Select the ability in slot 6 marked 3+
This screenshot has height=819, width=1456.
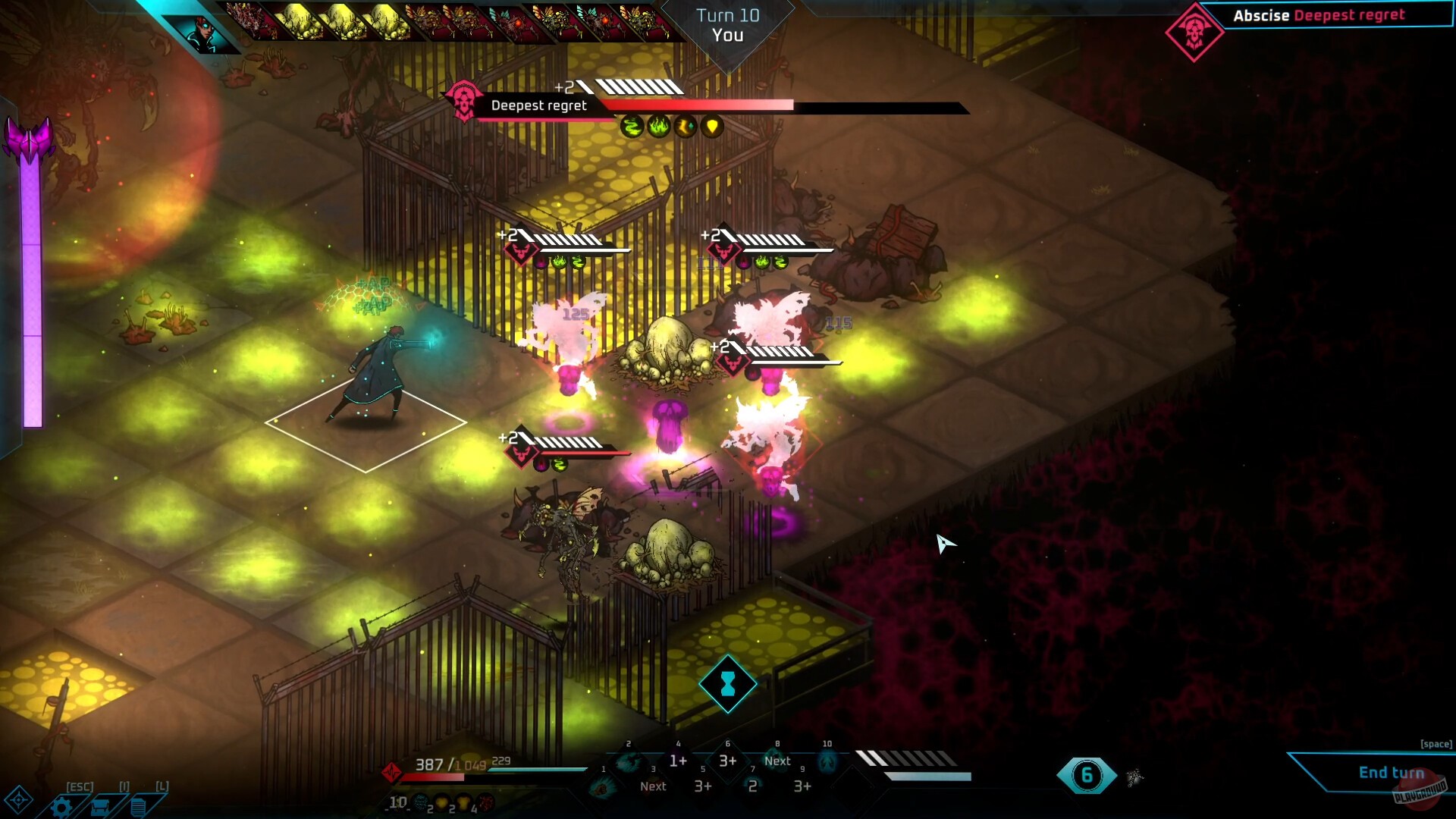click(x=728, y=761)
